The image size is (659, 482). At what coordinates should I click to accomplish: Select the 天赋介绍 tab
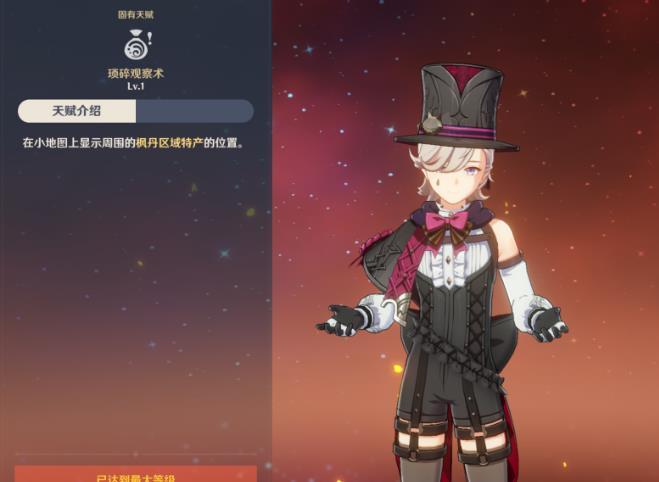pos(77,111)
